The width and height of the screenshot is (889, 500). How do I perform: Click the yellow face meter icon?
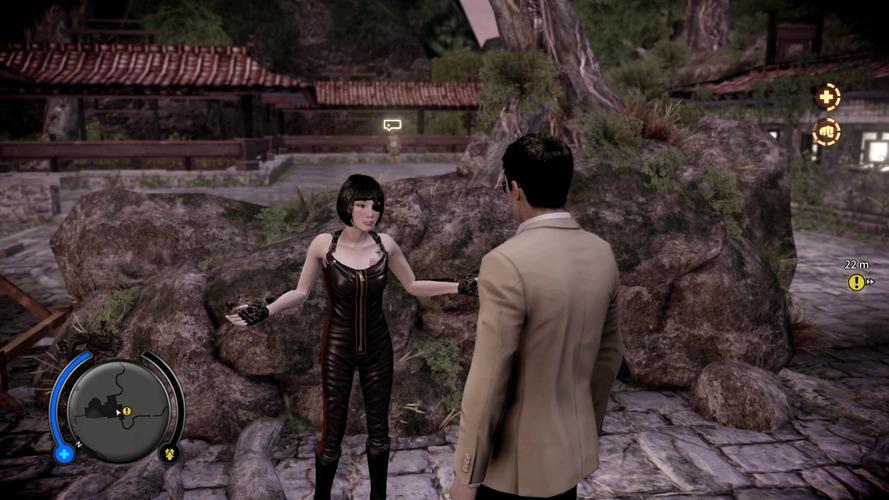point(169,453)
